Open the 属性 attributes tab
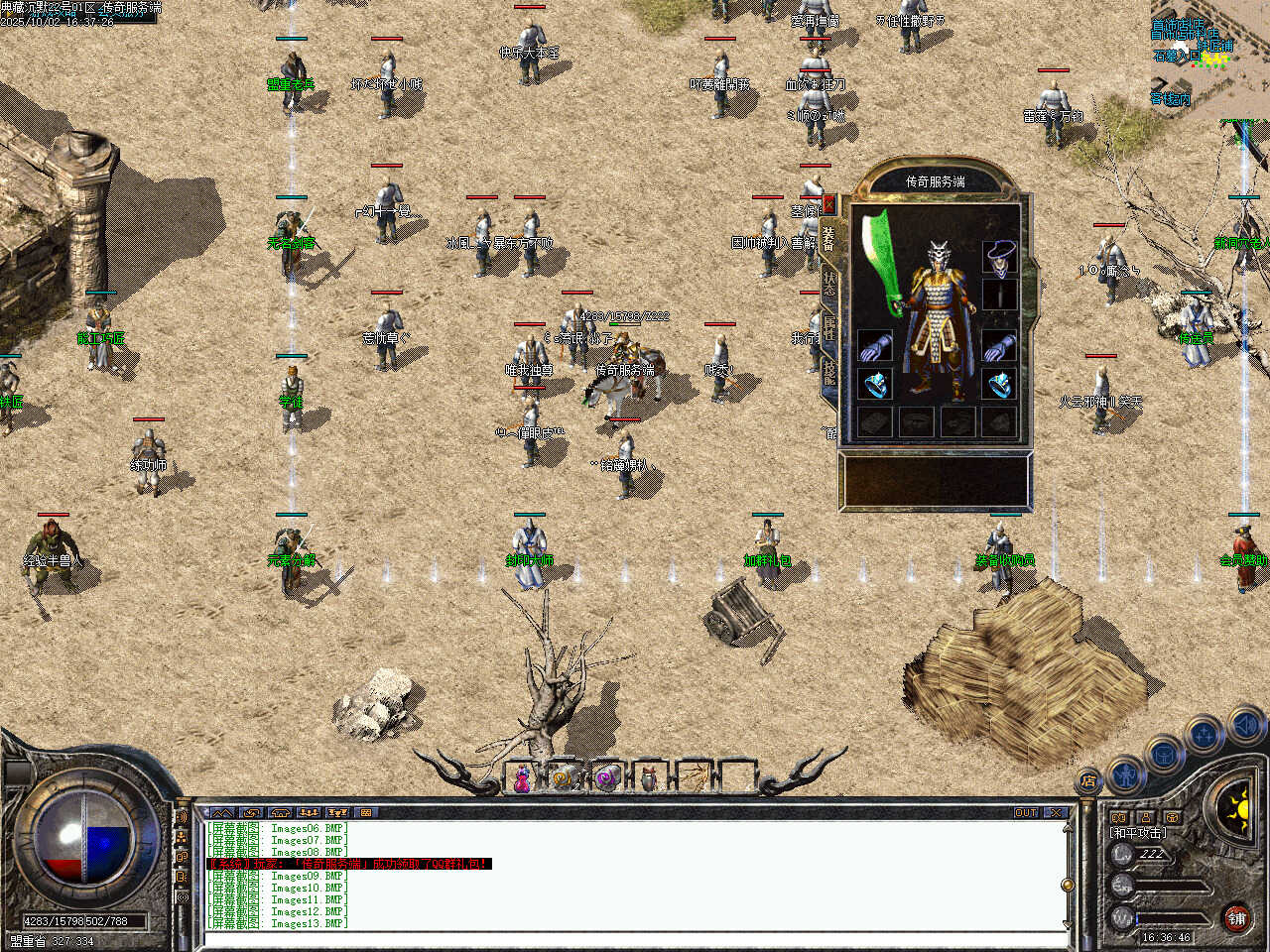 (829, 327)
